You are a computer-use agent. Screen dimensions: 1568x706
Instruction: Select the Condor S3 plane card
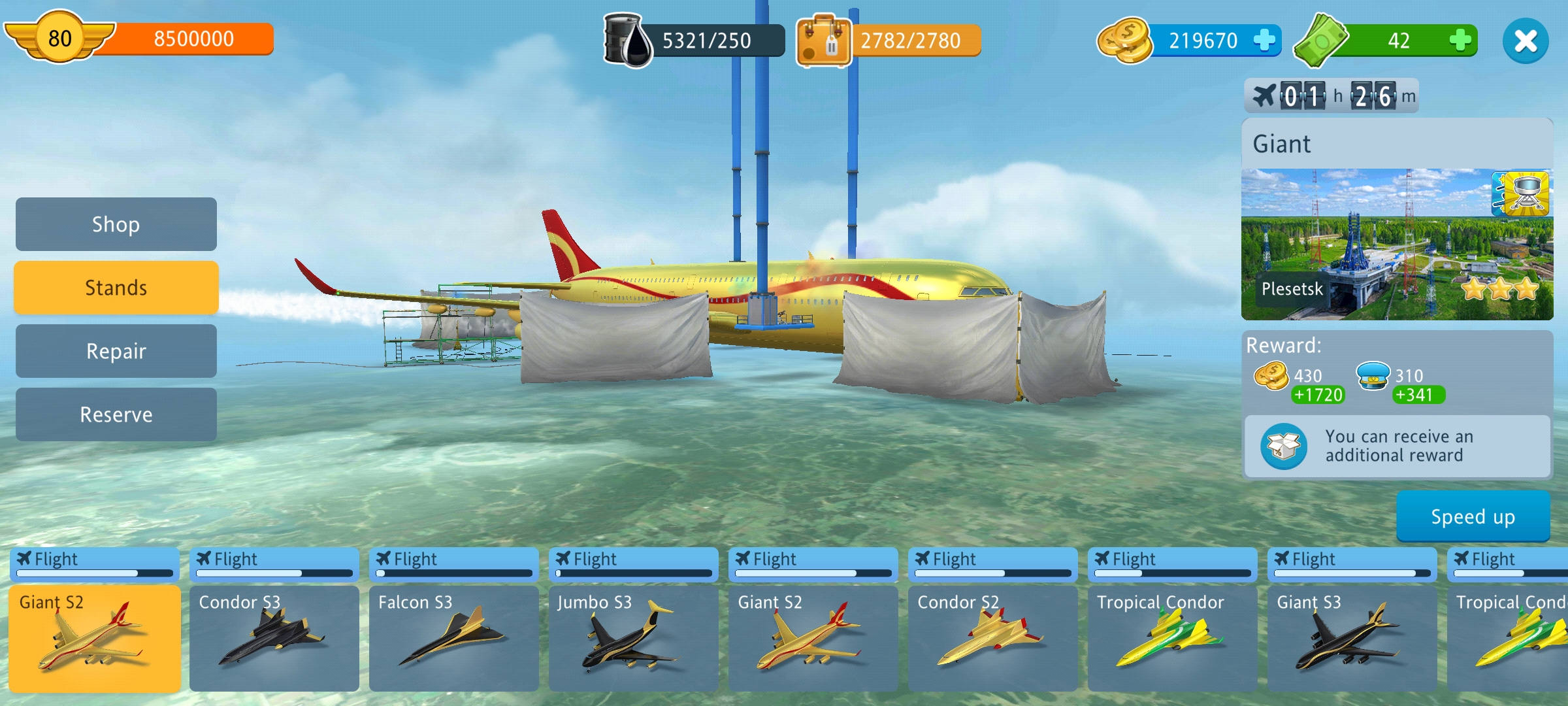pyautogui.click(x=274, y=637)
